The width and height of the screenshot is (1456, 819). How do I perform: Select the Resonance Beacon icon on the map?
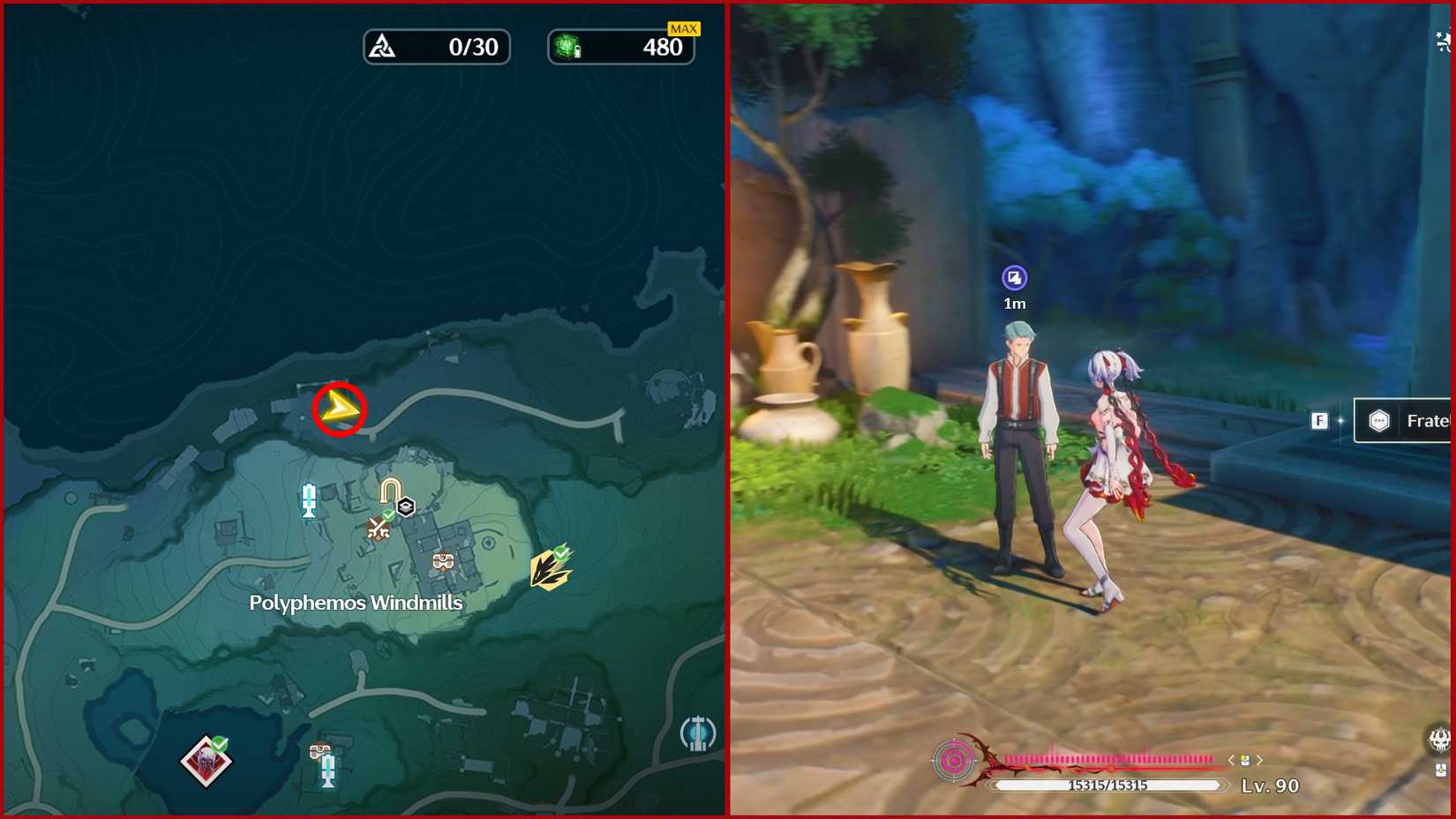tap(309, 501)
